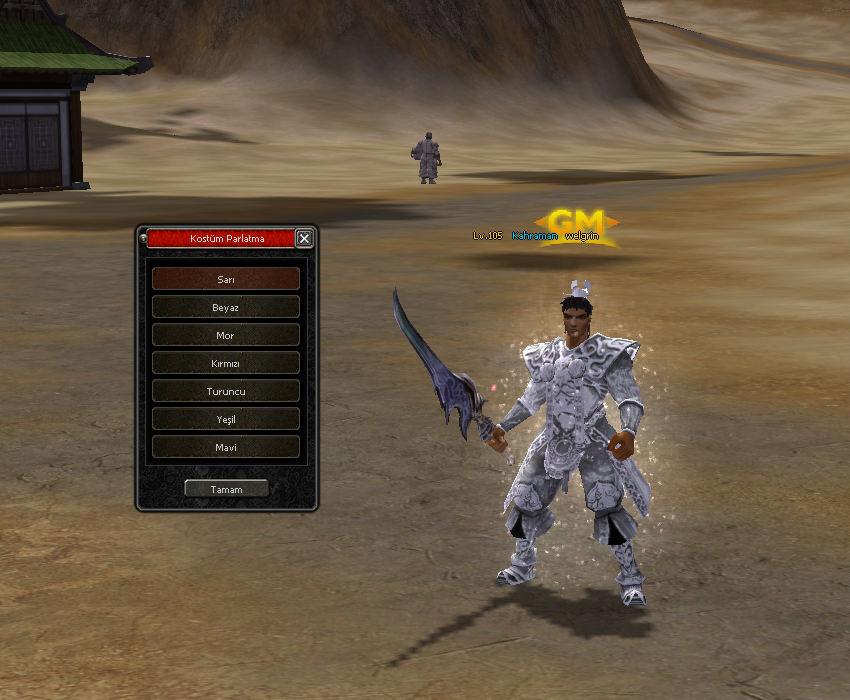850x700 pixels.
Task: Close the Kostüm Parlatma window
Action: point(305,238)
